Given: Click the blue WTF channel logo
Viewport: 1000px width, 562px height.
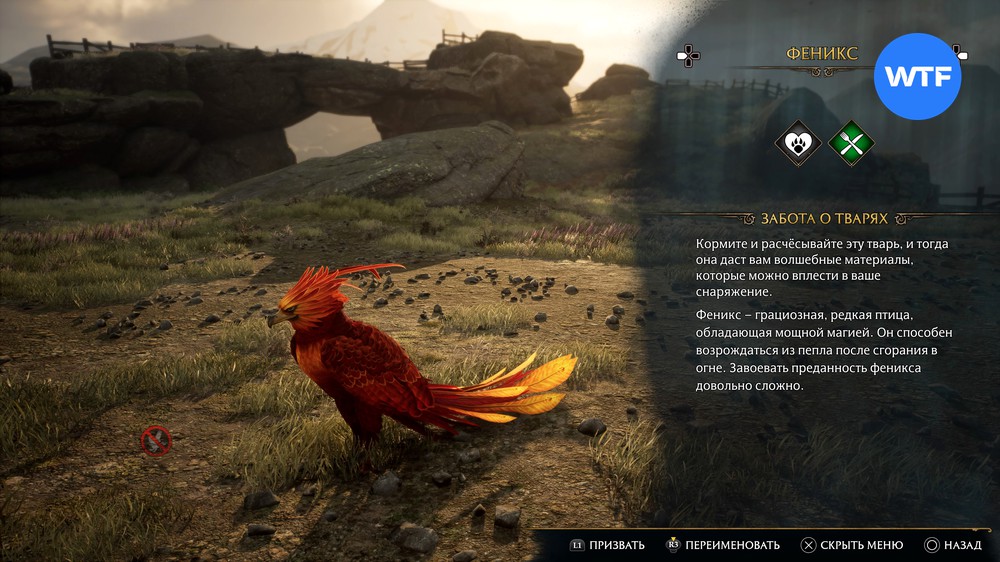Looking at the screenshot, I should pos(917,77).
